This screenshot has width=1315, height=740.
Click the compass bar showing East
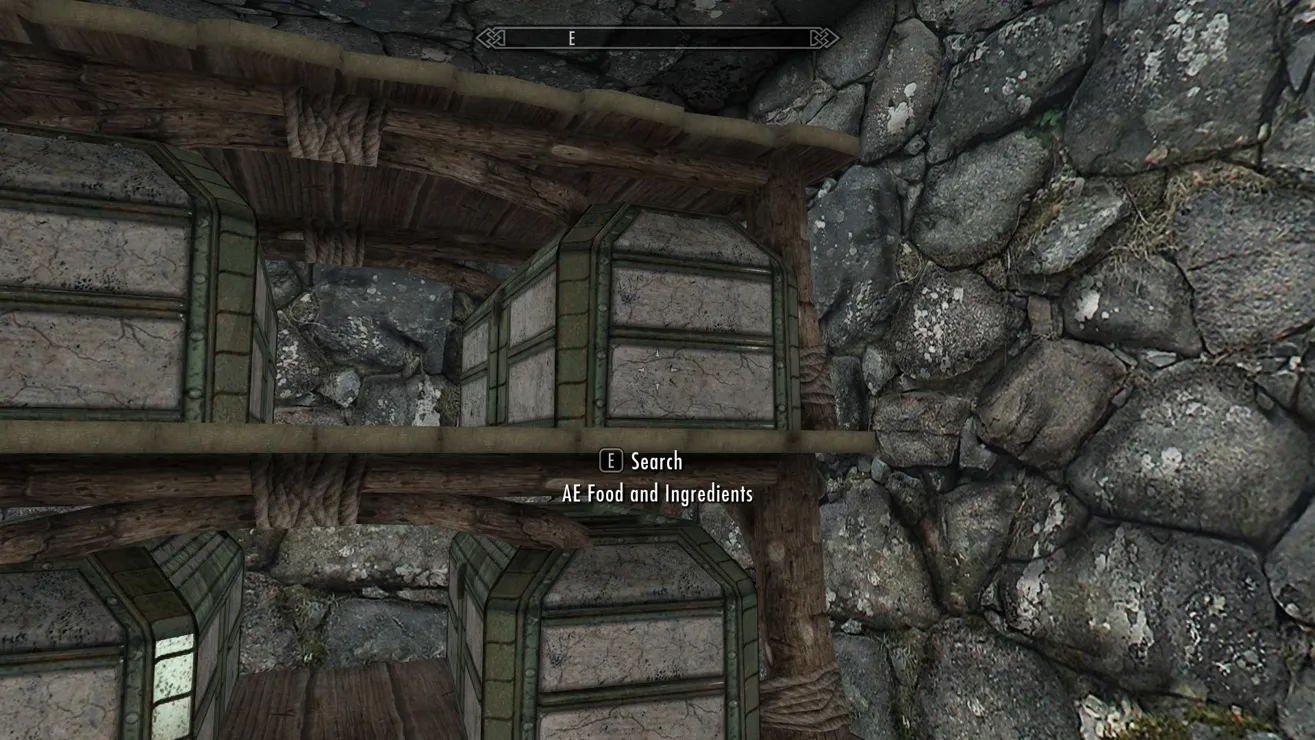pyautogui.click(x=657, y=38)
